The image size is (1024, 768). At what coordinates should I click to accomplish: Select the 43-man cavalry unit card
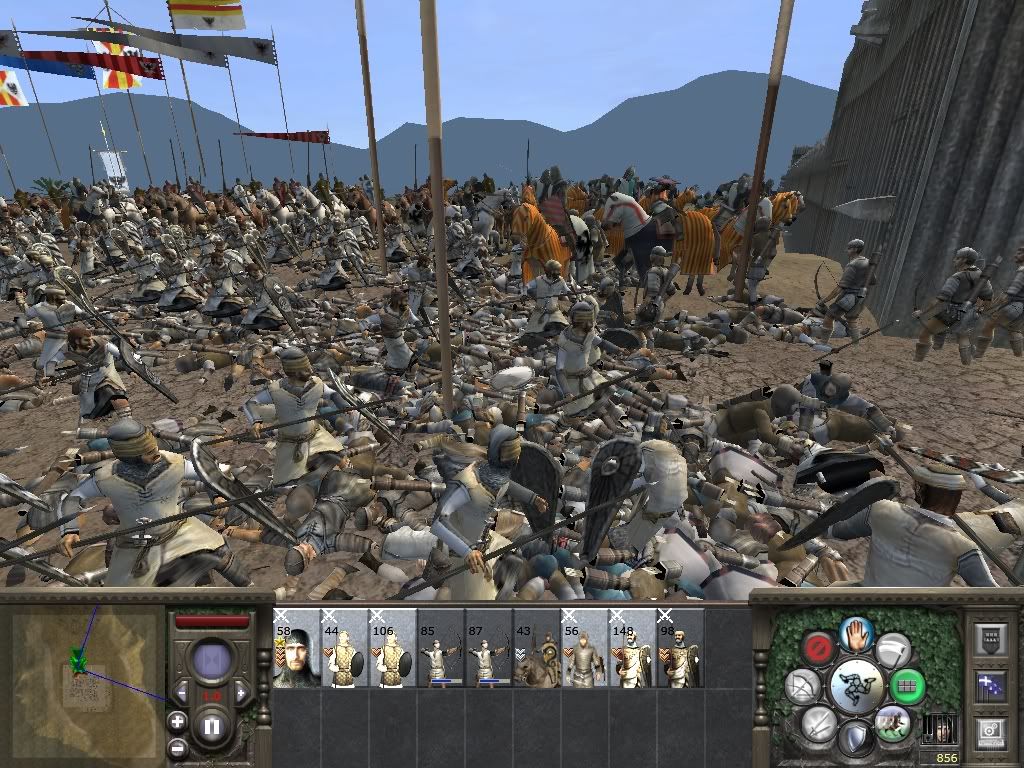point(536,648)
